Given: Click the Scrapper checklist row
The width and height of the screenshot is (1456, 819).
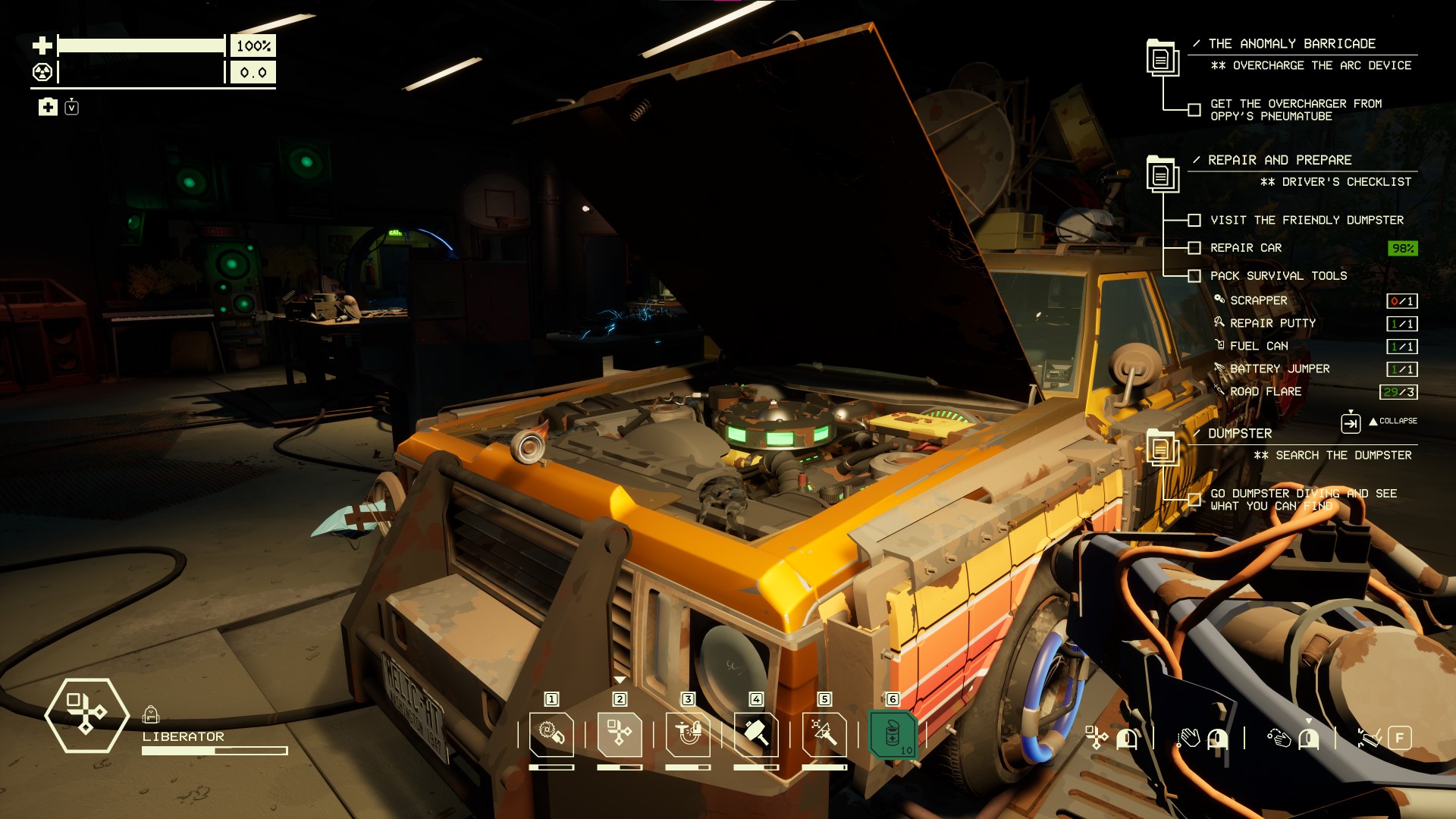Looking at the screenshot, I should click(x=1259, y=301).
